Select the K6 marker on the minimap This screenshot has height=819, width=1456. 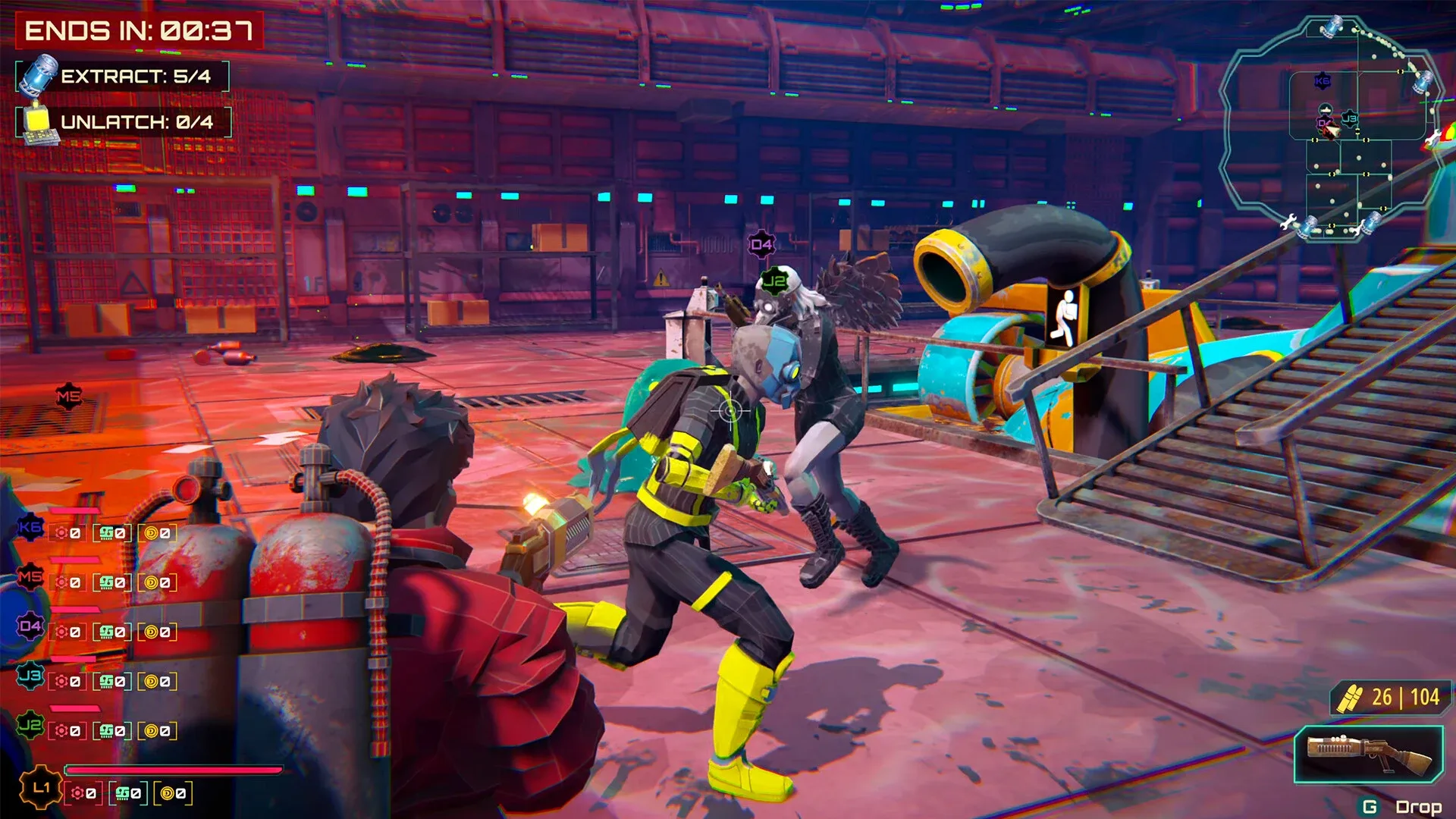point(1323,80)
